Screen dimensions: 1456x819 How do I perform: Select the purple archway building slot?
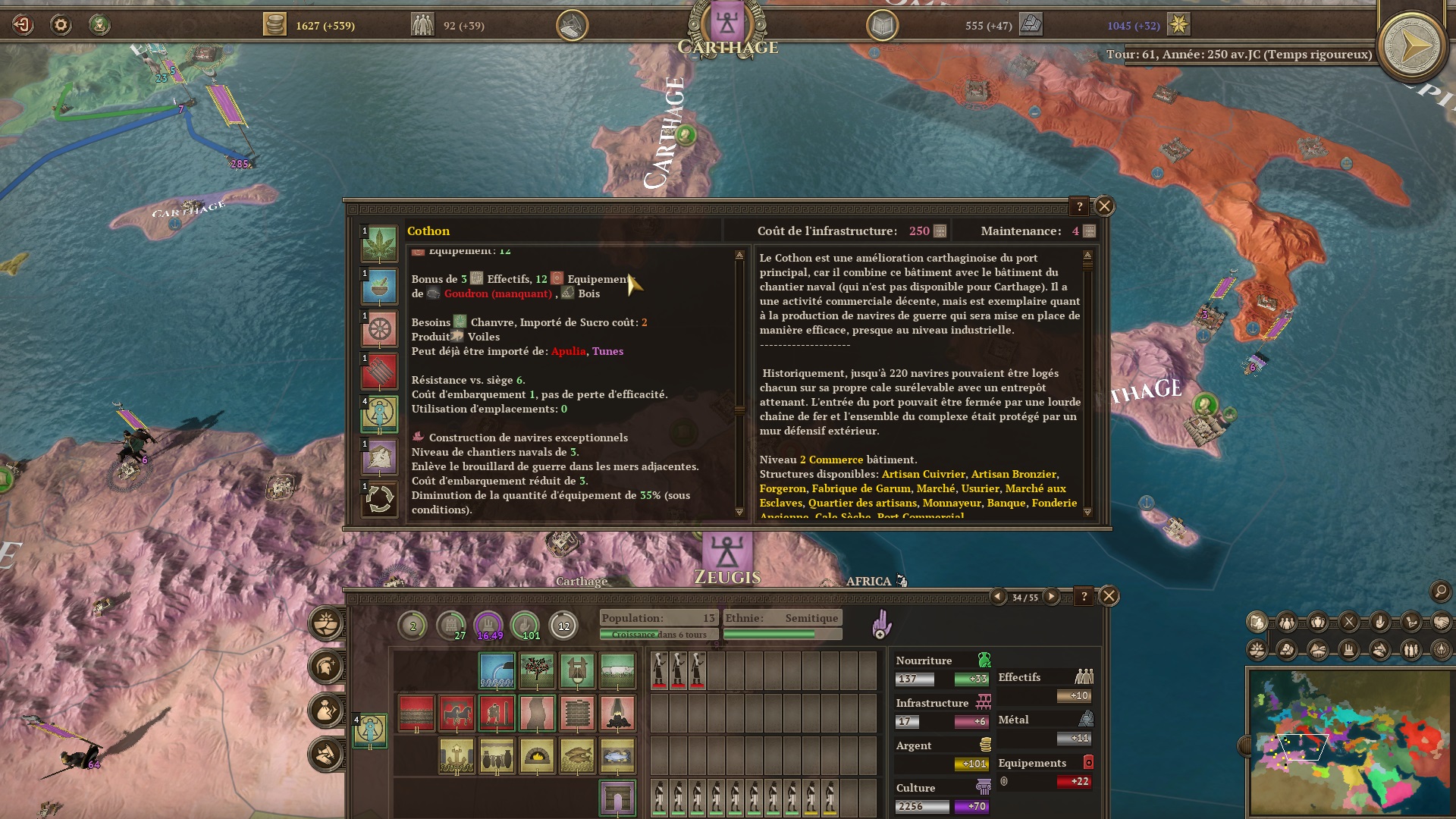[x=617, y=798]
